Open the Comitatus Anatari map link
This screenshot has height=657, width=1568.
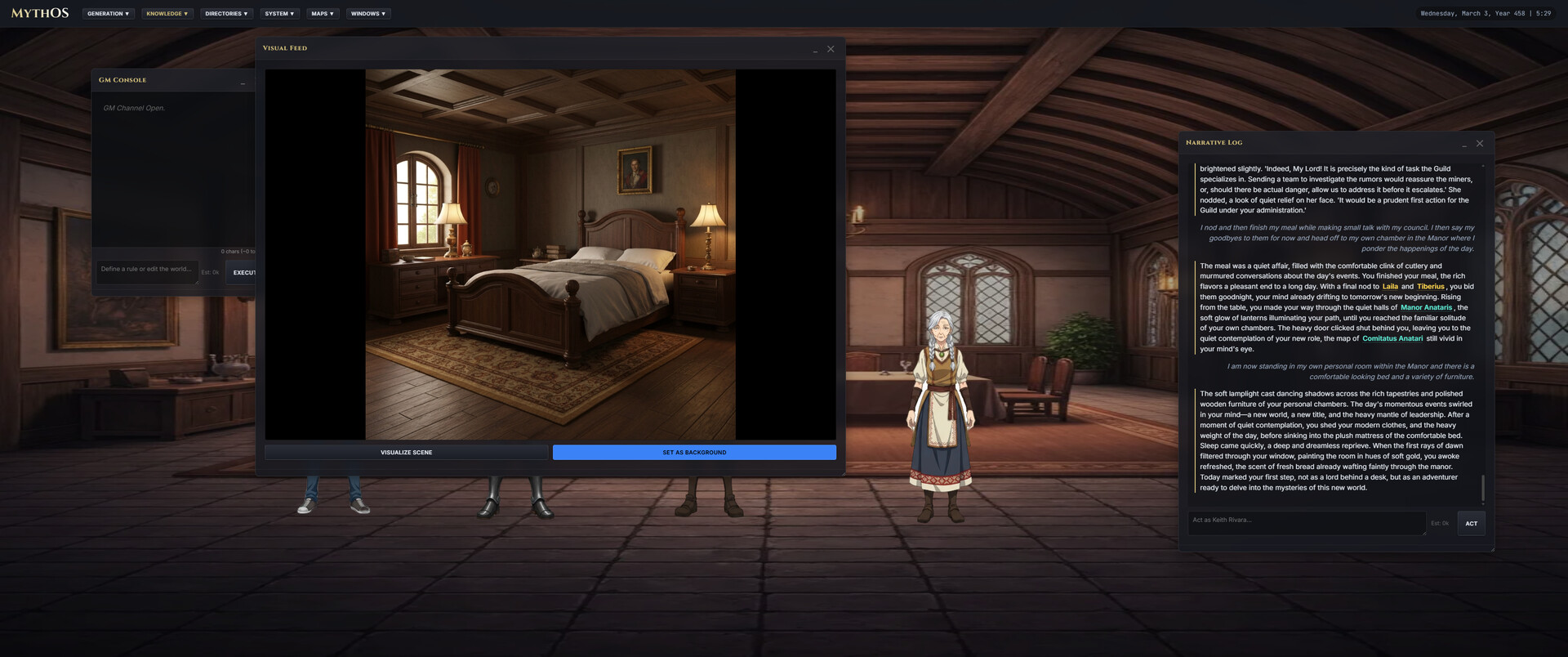(1392, 337)
